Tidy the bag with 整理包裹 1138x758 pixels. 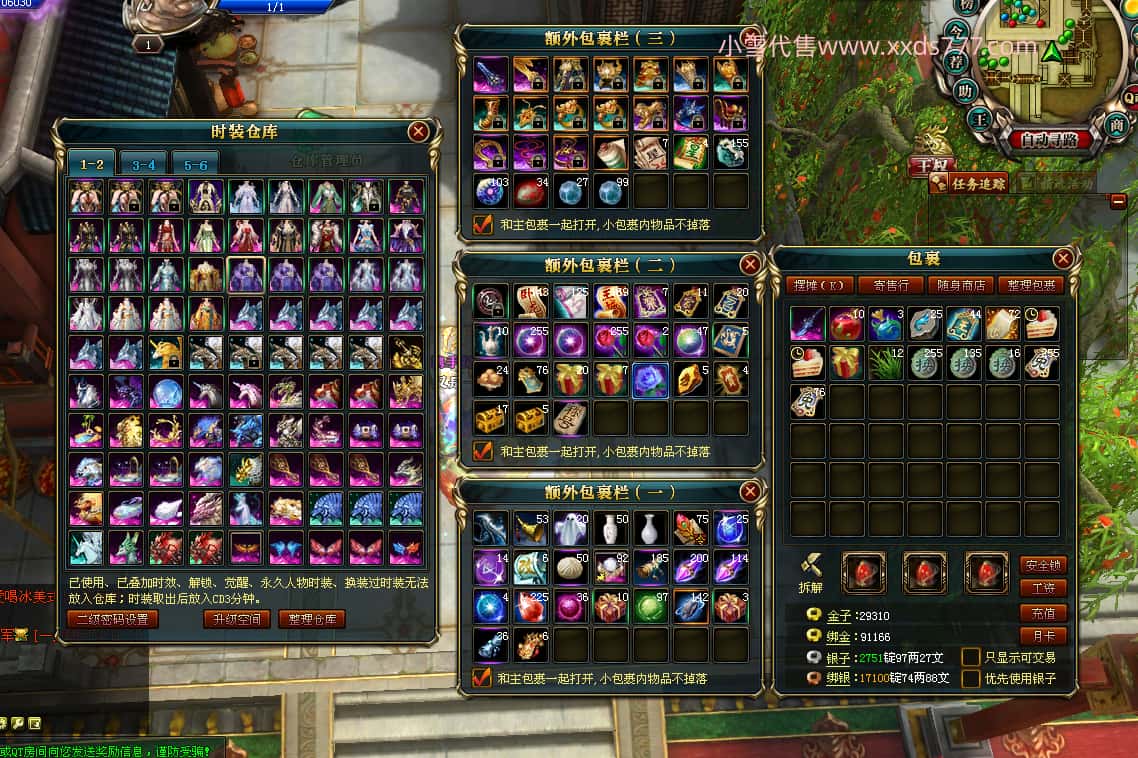tap(1030, 285)
